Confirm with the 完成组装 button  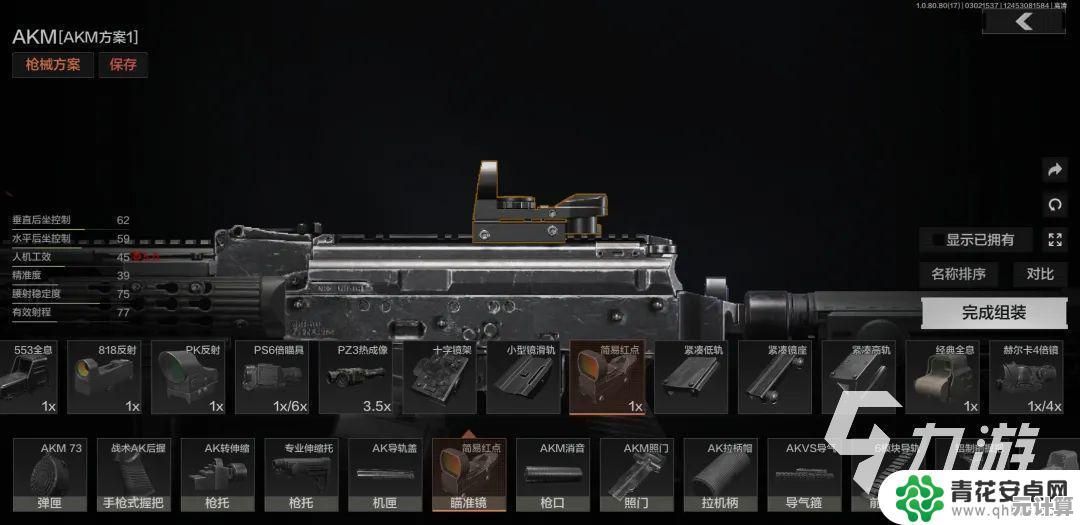coord(994,313)
